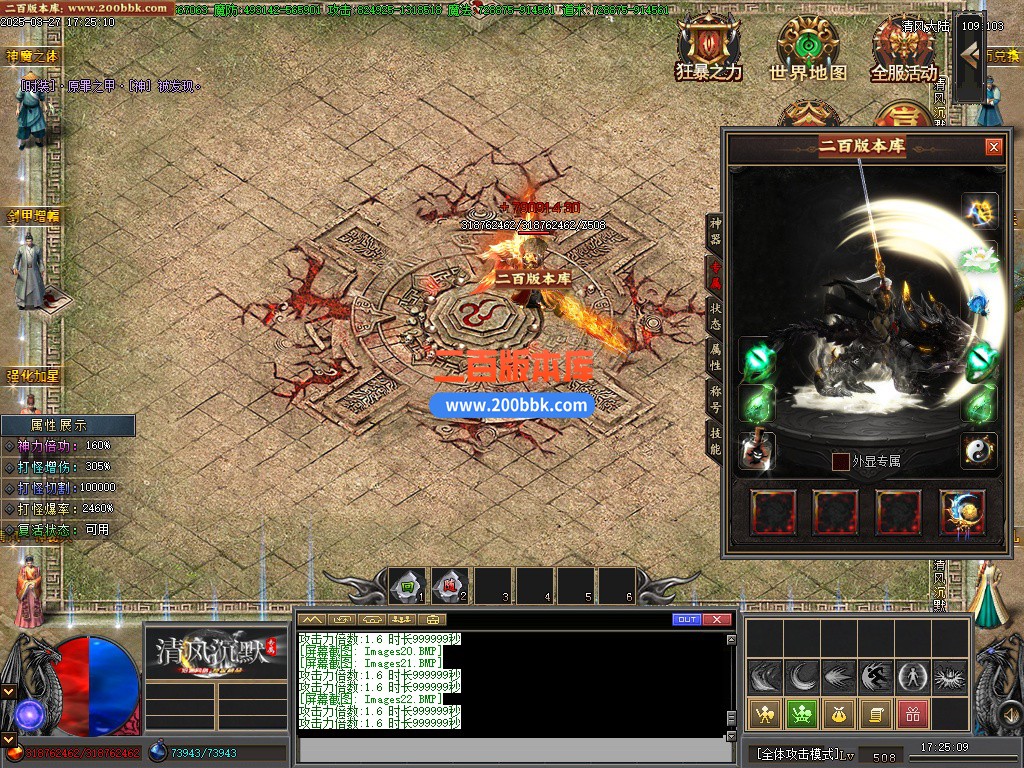
Task: Use the red scroll in hotbar slot 2
Action: pyautogui.click(x=449, y=586)
